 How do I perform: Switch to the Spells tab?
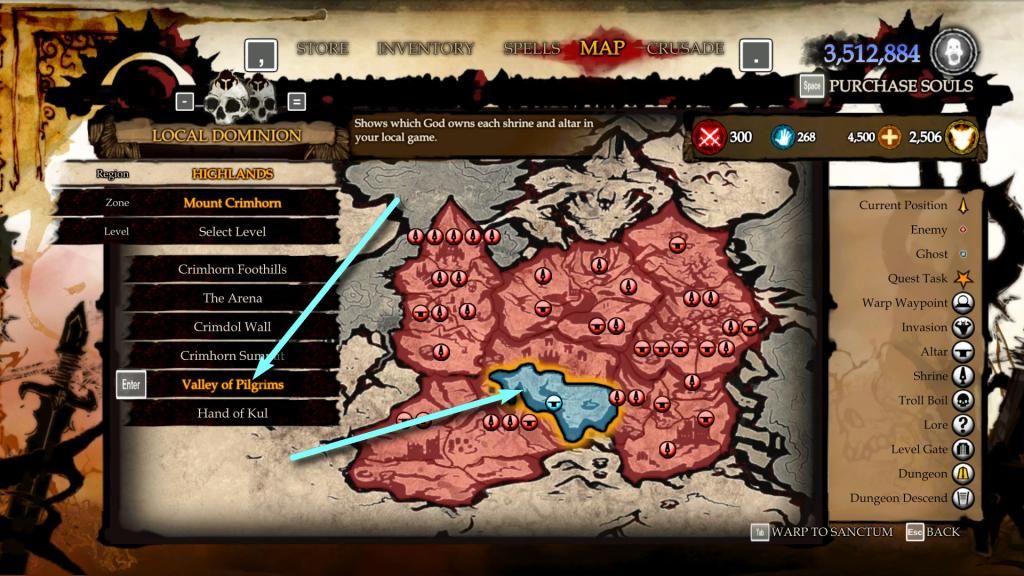(532, 48)
